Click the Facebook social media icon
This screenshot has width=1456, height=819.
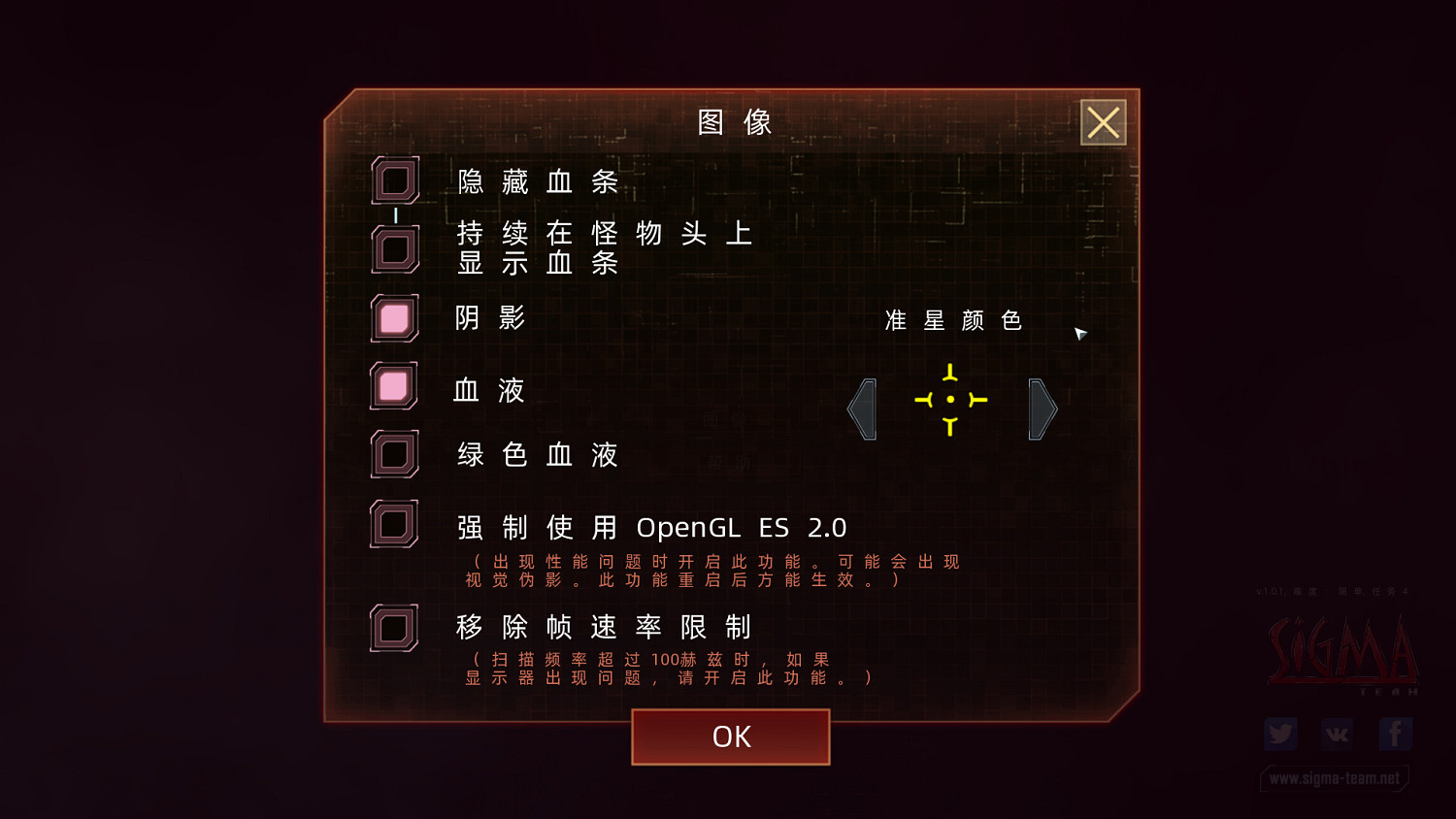click(x=1395, y=734)
